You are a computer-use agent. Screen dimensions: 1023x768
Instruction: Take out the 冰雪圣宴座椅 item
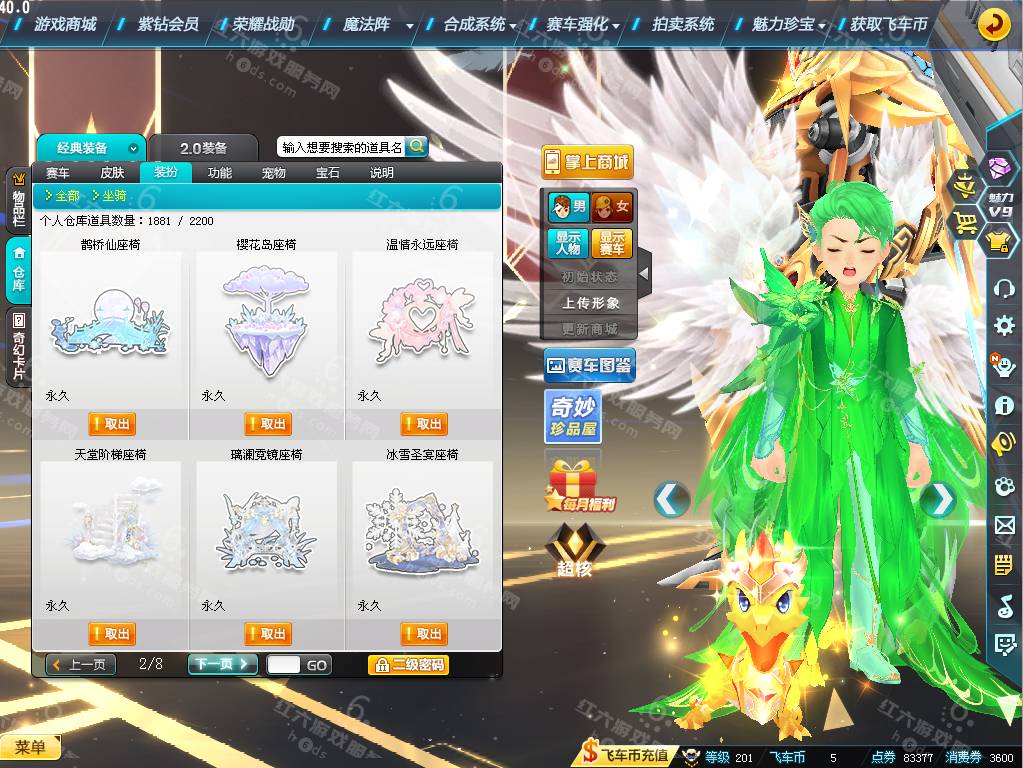pos(423,634)
